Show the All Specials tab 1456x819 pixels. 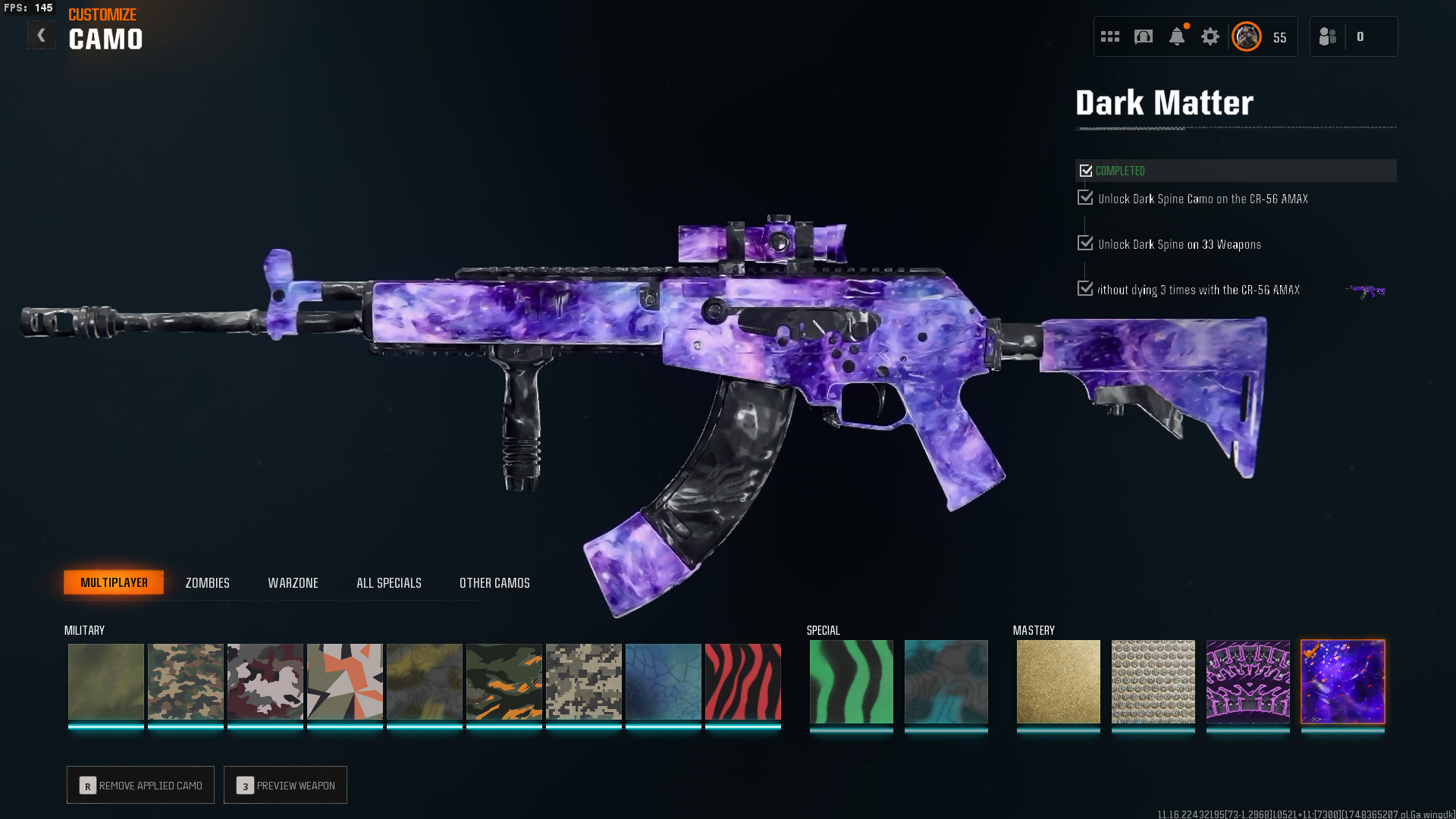tap(388, 583)
